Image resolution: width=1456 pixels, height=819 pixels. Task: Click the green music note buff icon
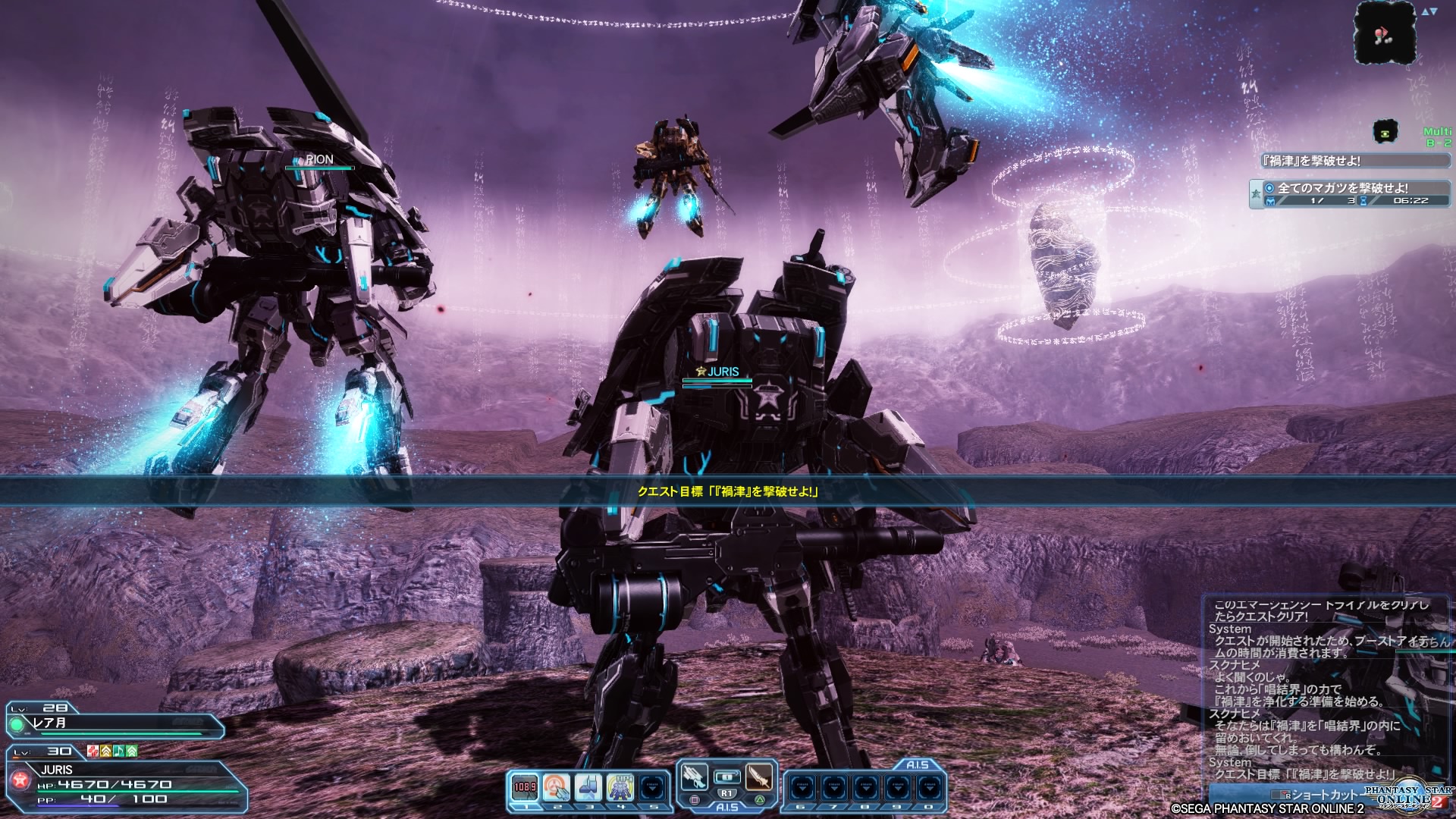(119, 751)
